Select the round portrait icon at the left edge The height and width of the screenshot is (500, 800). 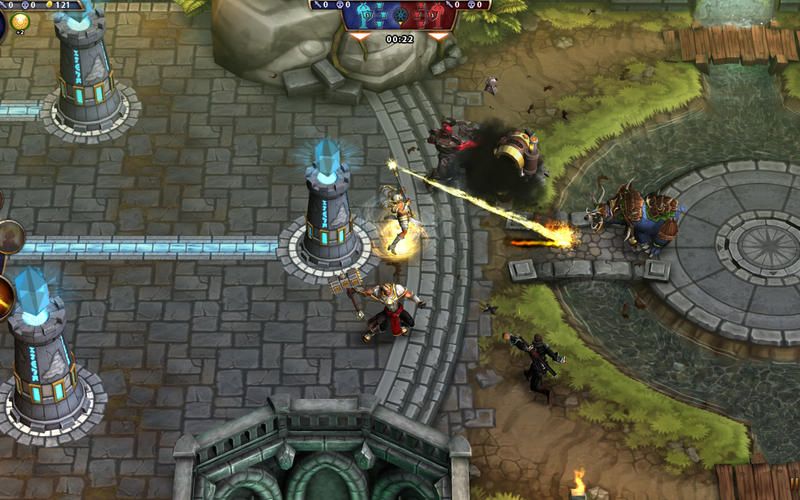(x=8, y=237)
